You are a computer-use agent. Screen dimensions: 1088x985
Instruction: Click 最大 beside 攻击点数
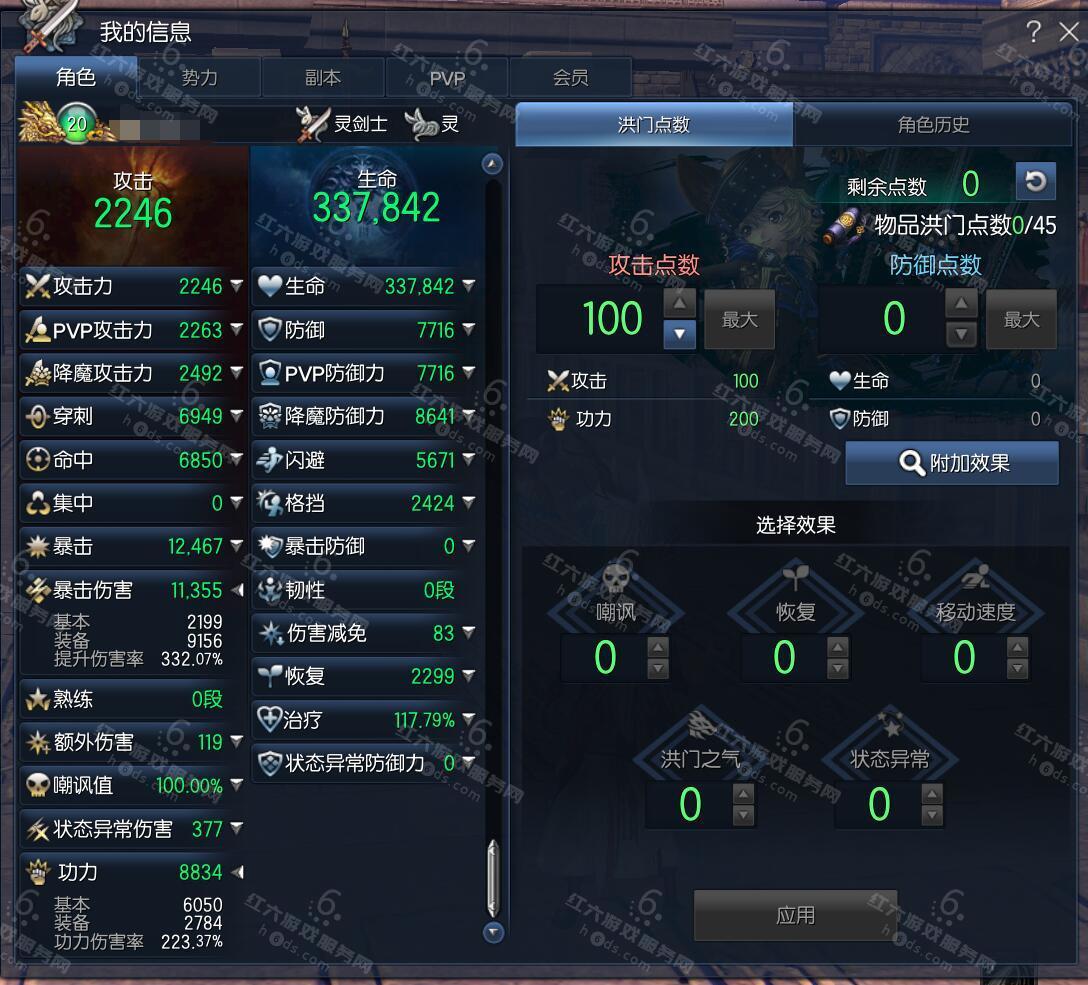click(x=739, y=320)
